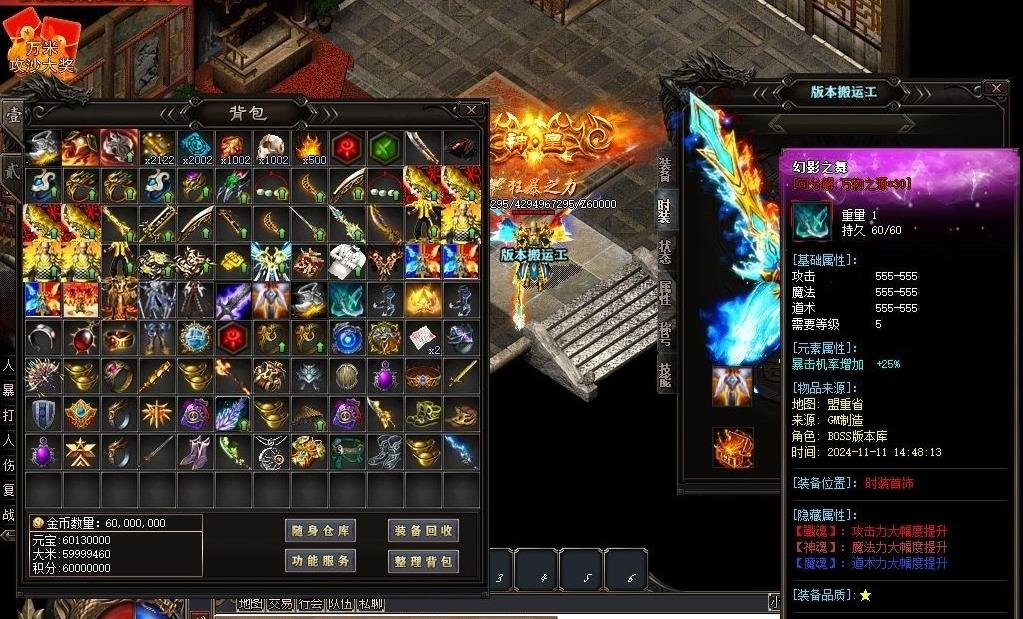
Task: Show the 技能 skills tab
Action: [666, 374]
